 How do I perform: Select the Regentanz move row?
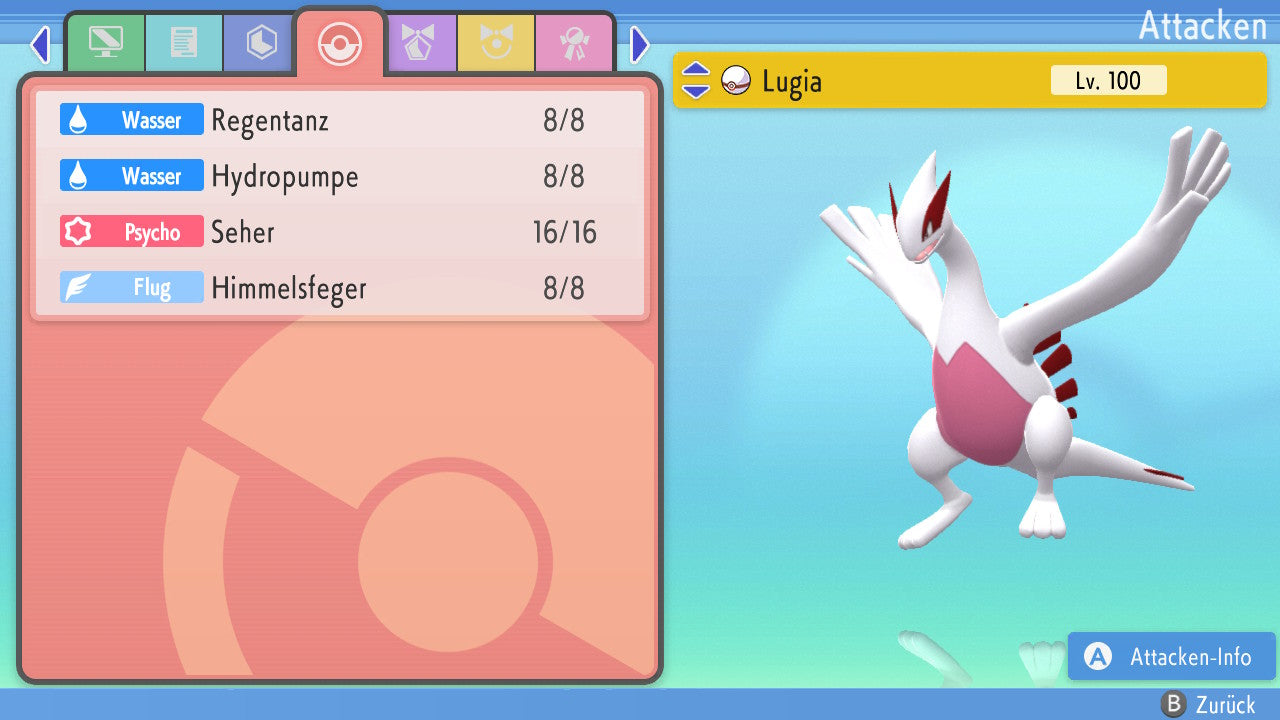tap(340, 121)
